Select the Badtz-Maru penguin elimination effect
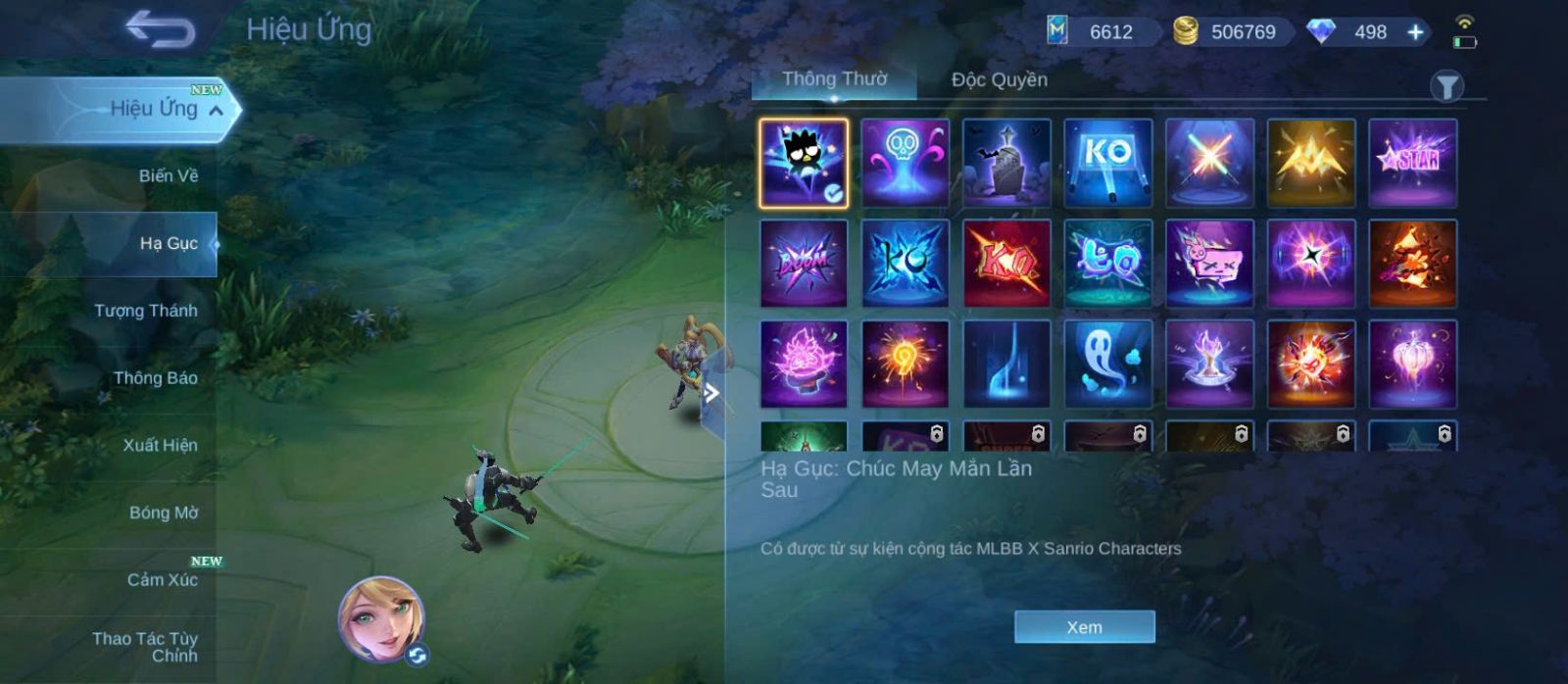 click(804, 163)
